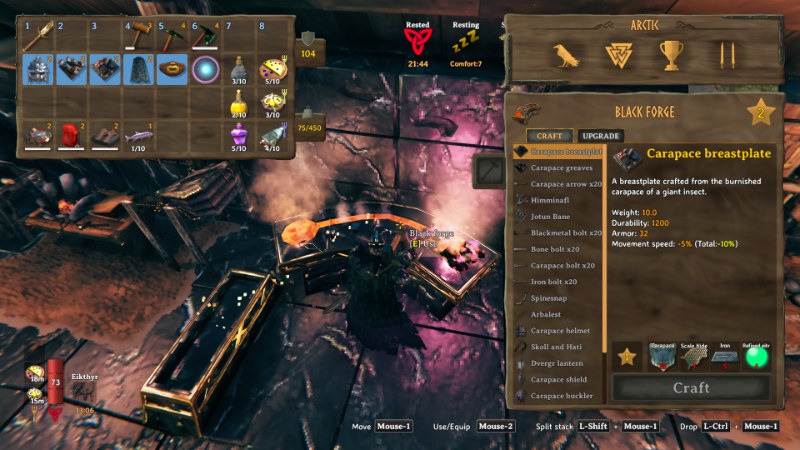Switch to the Upgrade tab

[x=600, y=135]
